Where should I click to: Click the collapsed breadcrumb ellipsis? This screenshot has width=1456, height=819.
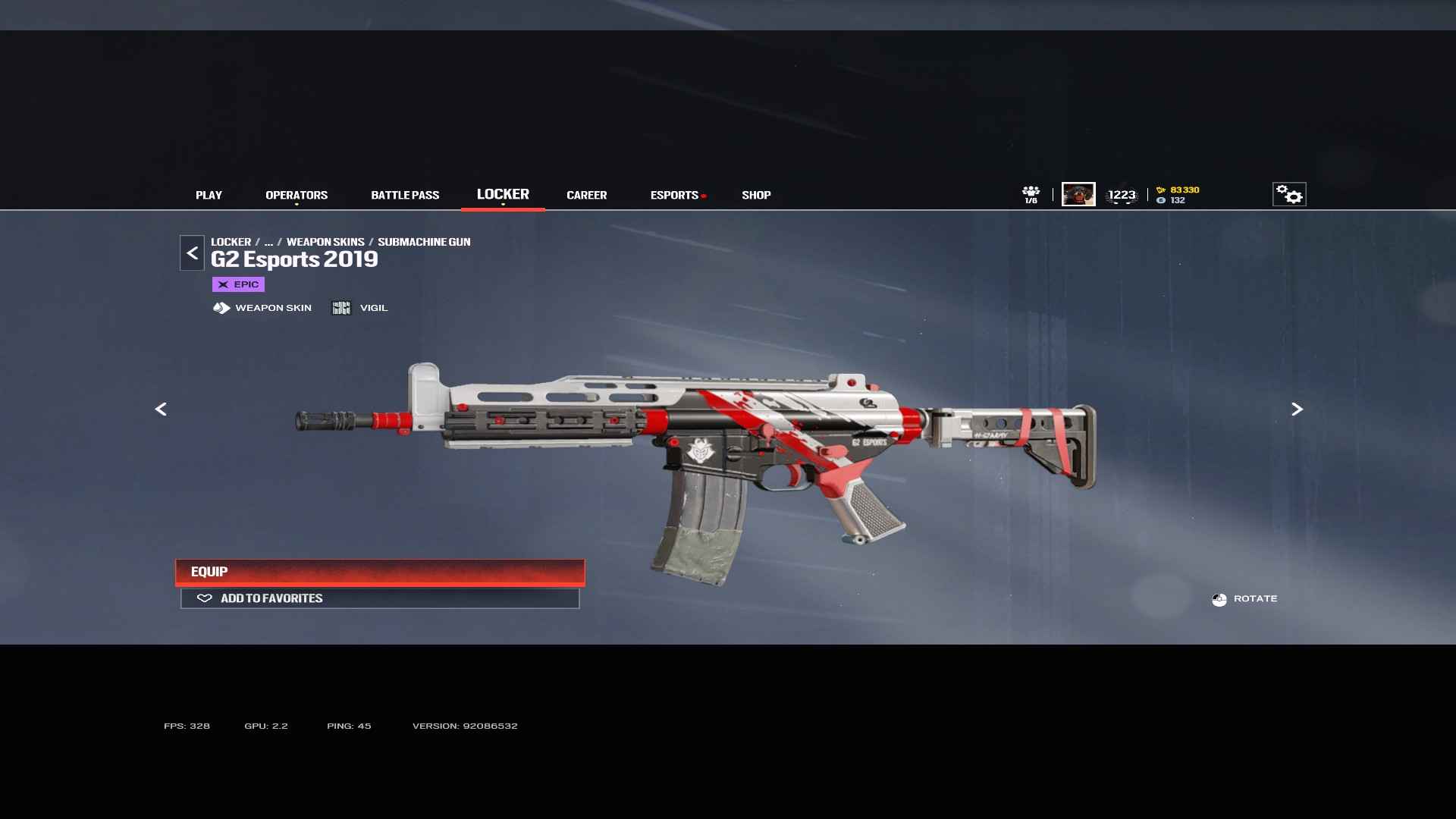coord(268,242)
